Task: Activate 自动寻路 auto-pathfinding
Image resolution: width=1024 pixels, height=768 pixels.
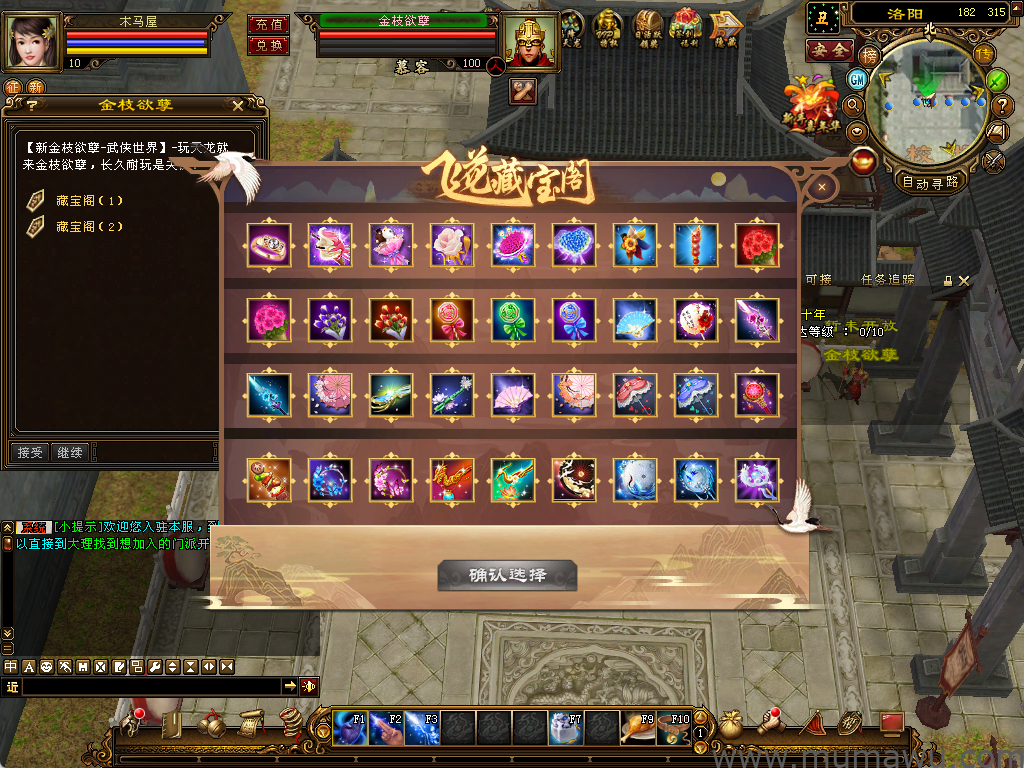Action: pyautogui.click(x=930, y=182)
